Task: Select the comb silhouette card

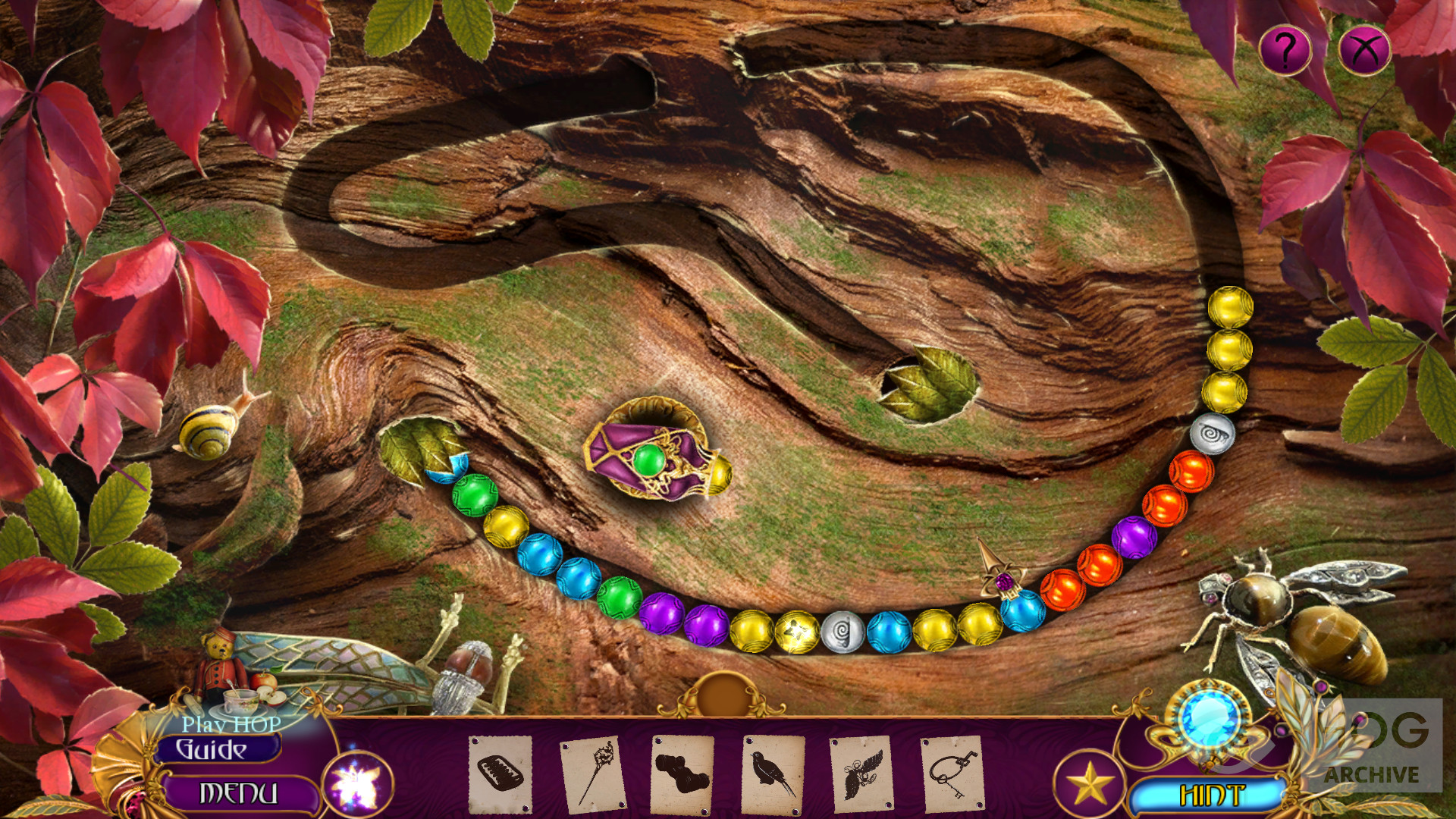Action: [x=500, y=773]
